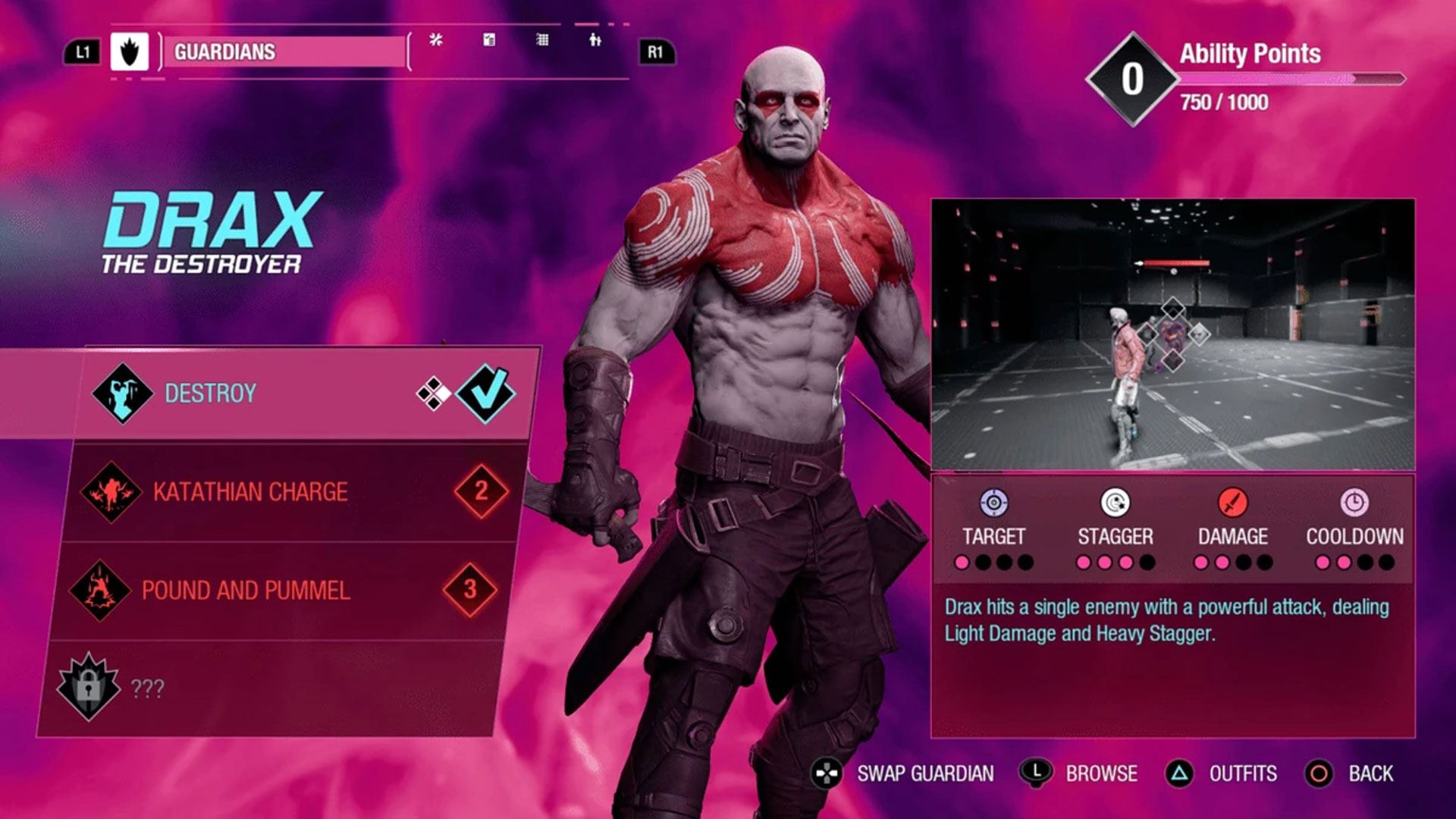
Task: Play the Destroy ability preview video
Action: pos(1172,334)
